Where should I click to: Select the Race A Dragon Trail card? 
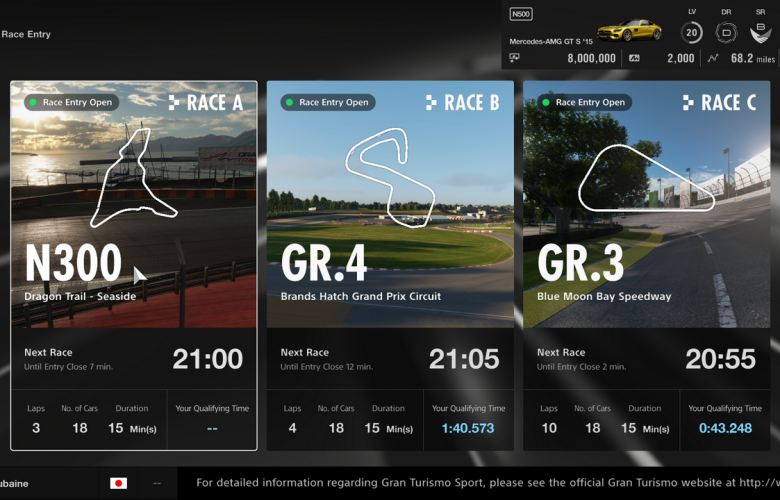pyautogui.click(x=134, y=265)
